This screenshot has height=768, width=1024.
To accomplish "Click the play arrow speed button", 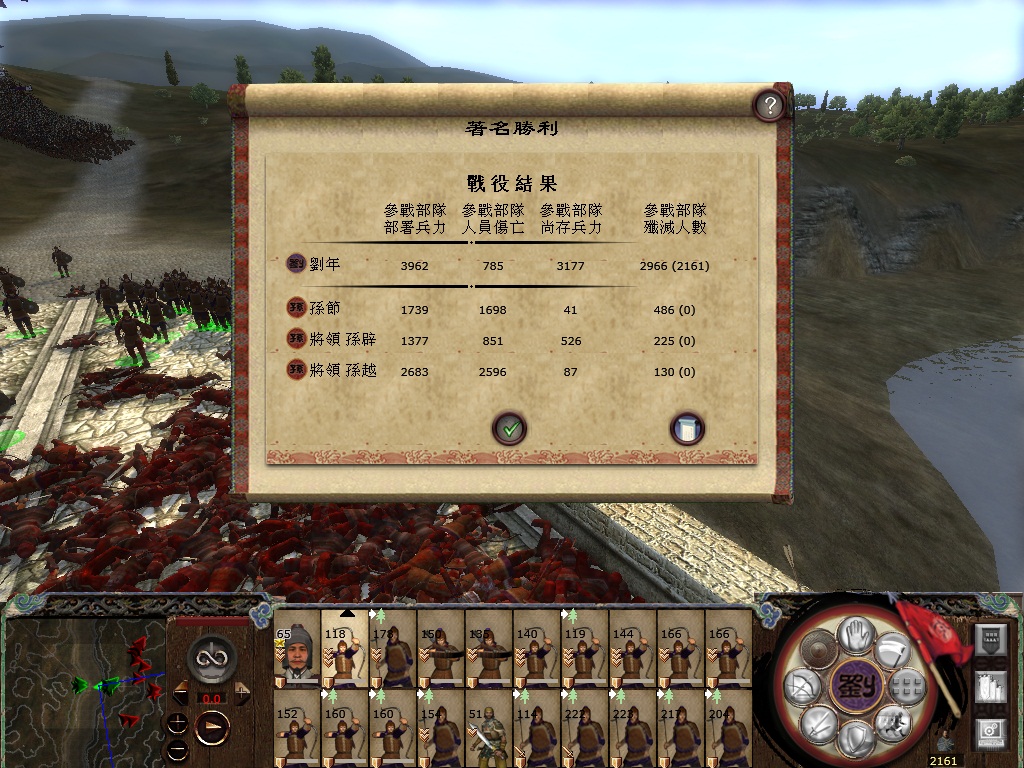I will point(212,726).
